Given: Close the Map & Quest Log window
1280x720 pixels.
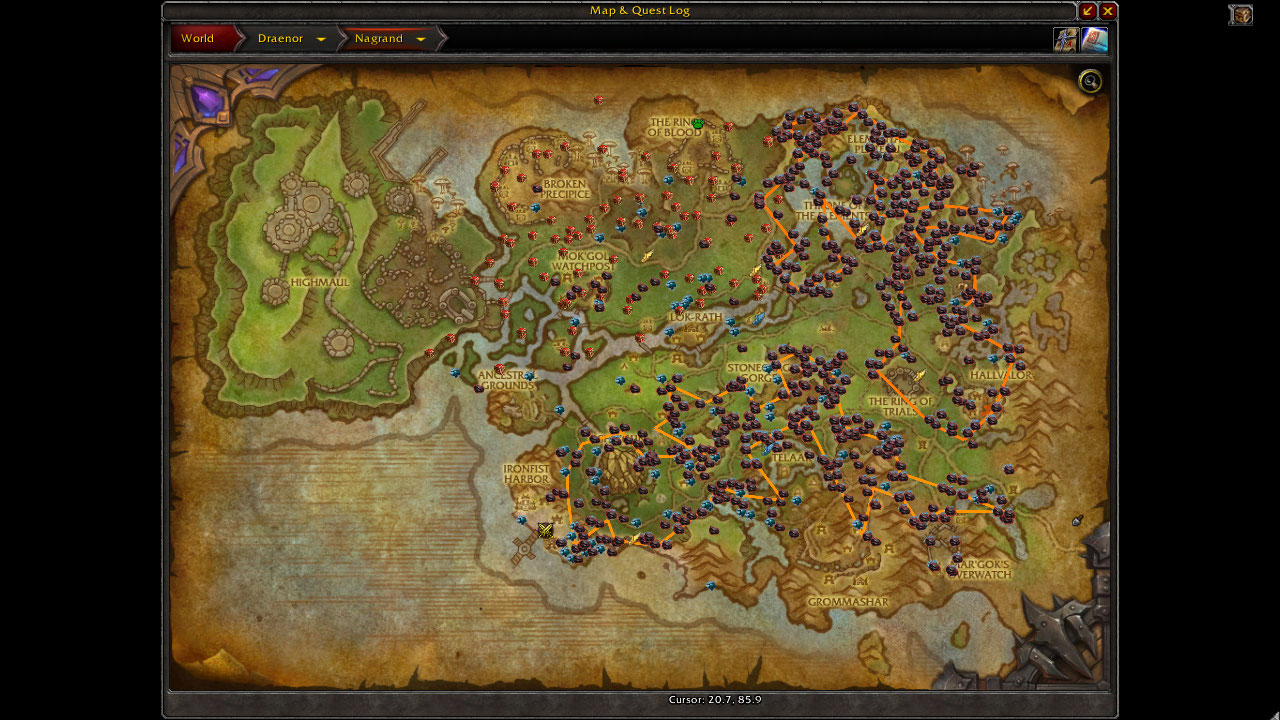Looking at the screenshot, I should pyautogui.click(x=1108, y=11).
